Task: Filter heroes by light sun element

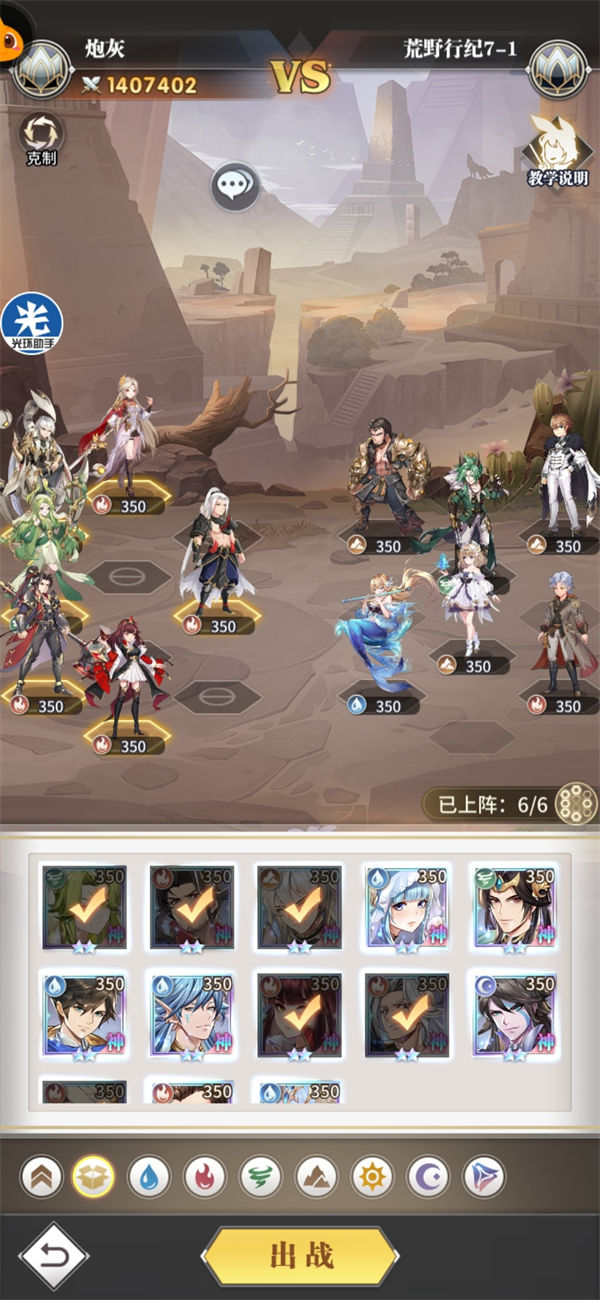Action: pyautogui.click(x=372, y=1177)
